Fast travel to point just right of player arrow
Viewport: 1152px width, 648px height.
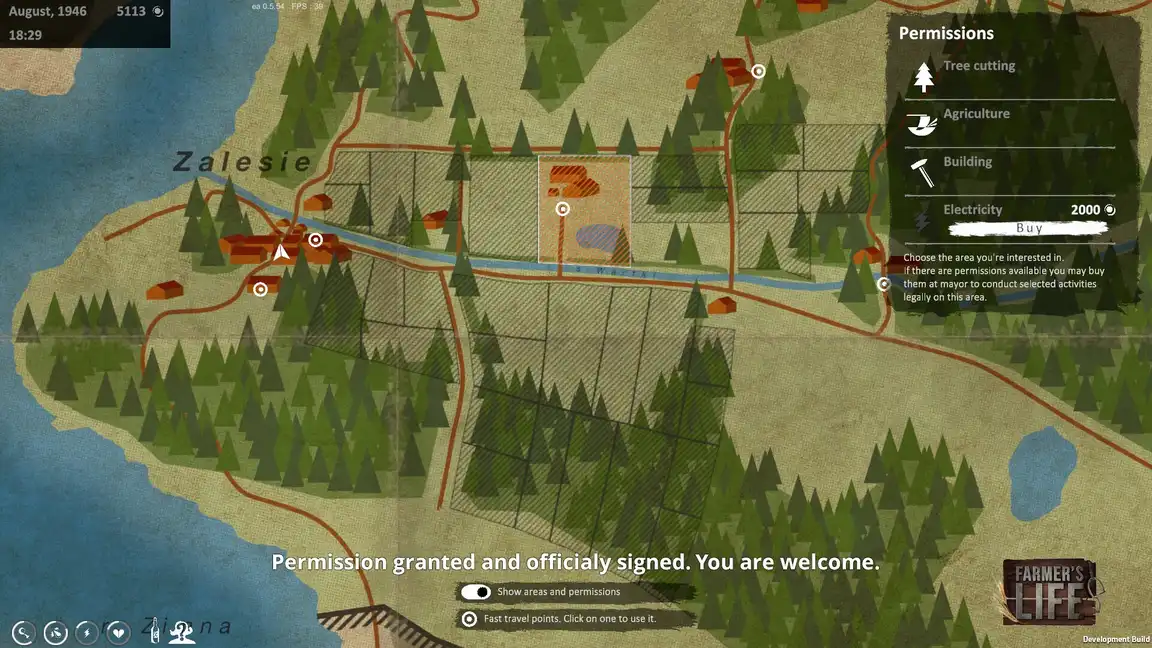(315, 240)
